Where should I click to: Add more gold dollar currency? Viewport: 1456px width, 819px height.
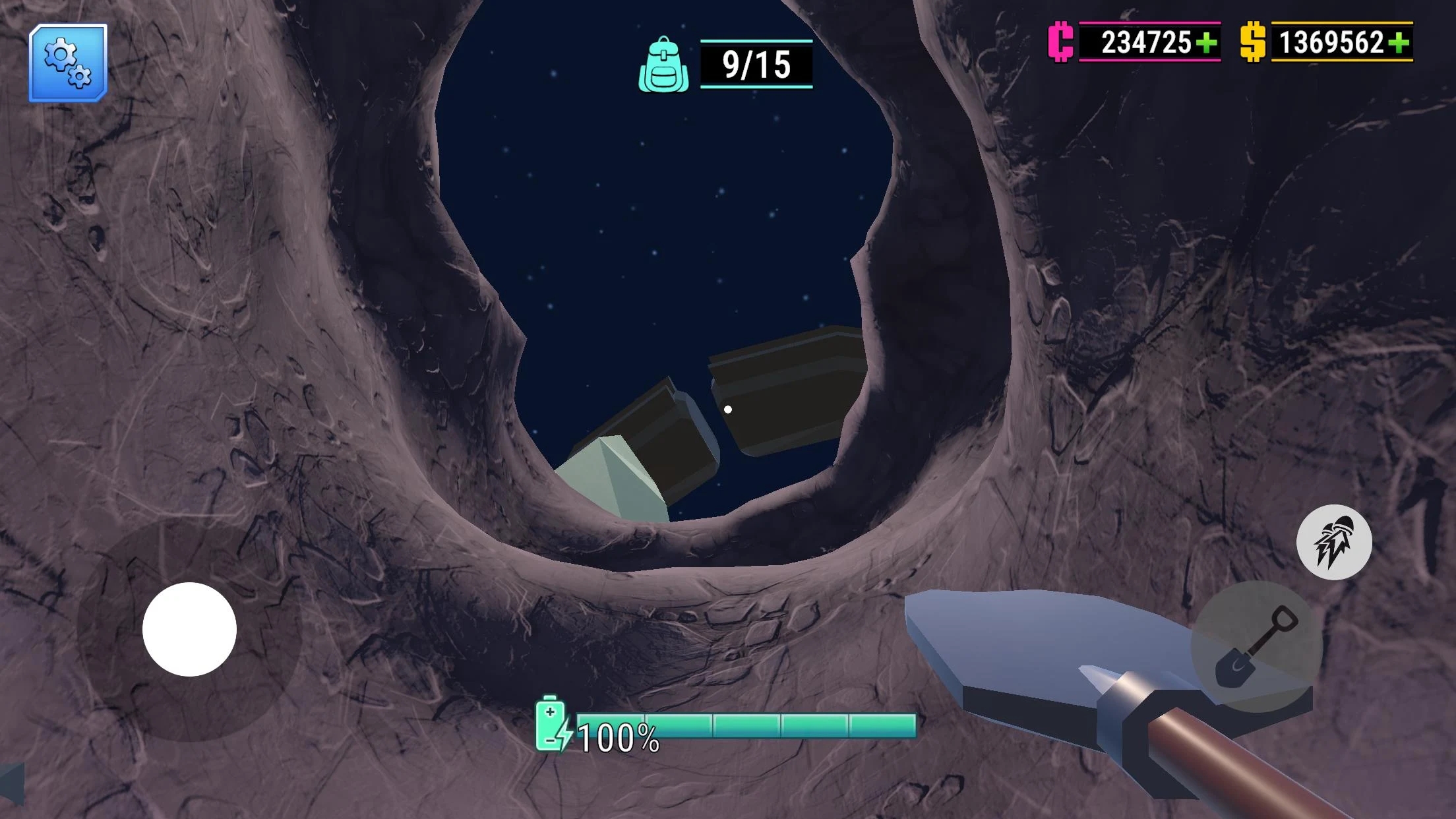pos(1398,43)
